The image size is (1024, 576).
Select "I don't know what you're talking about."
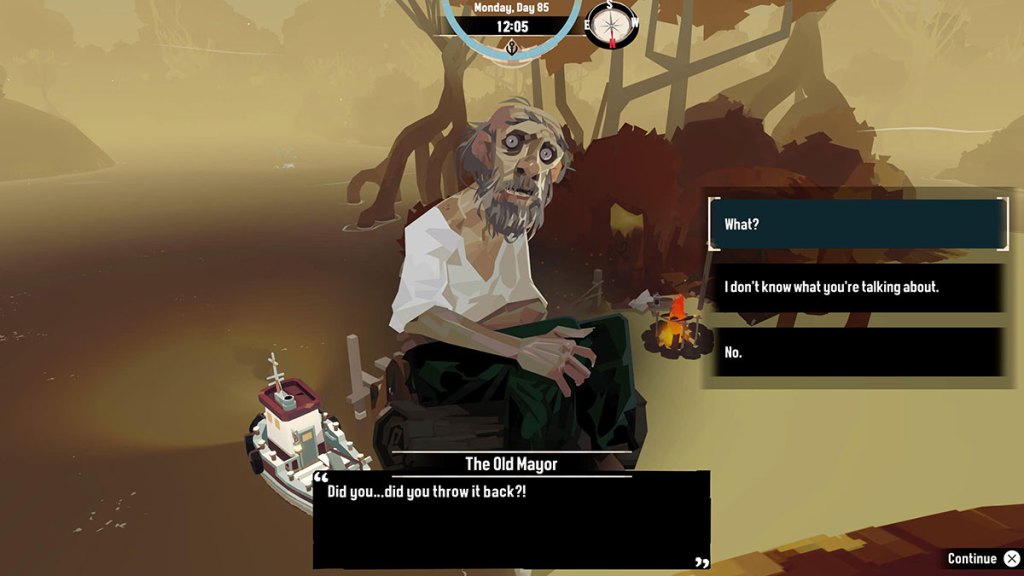pyautogui.click(x=856, y=288)
